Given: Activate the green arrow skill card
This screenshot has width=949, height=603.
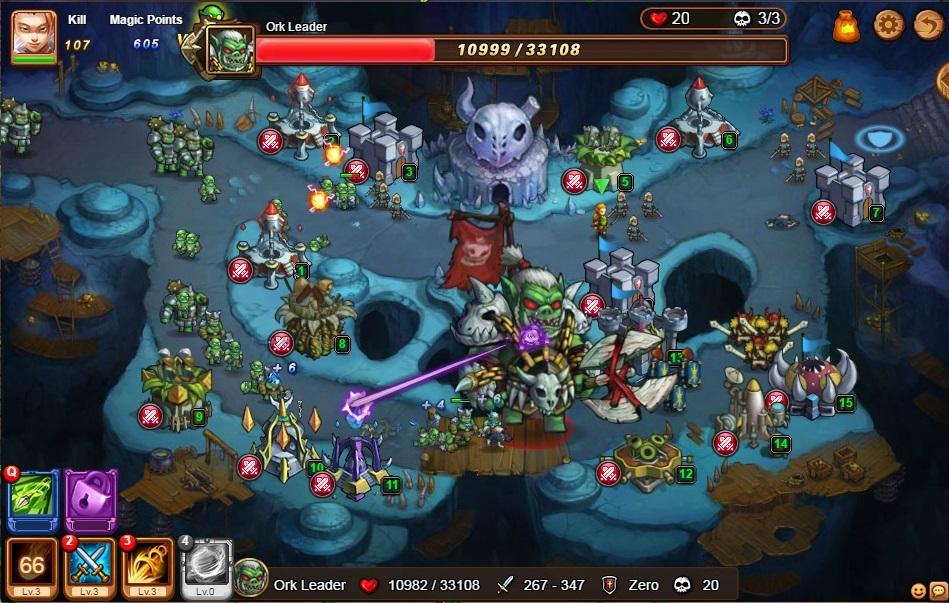Looking at the screenshot, I should (33, 500).
